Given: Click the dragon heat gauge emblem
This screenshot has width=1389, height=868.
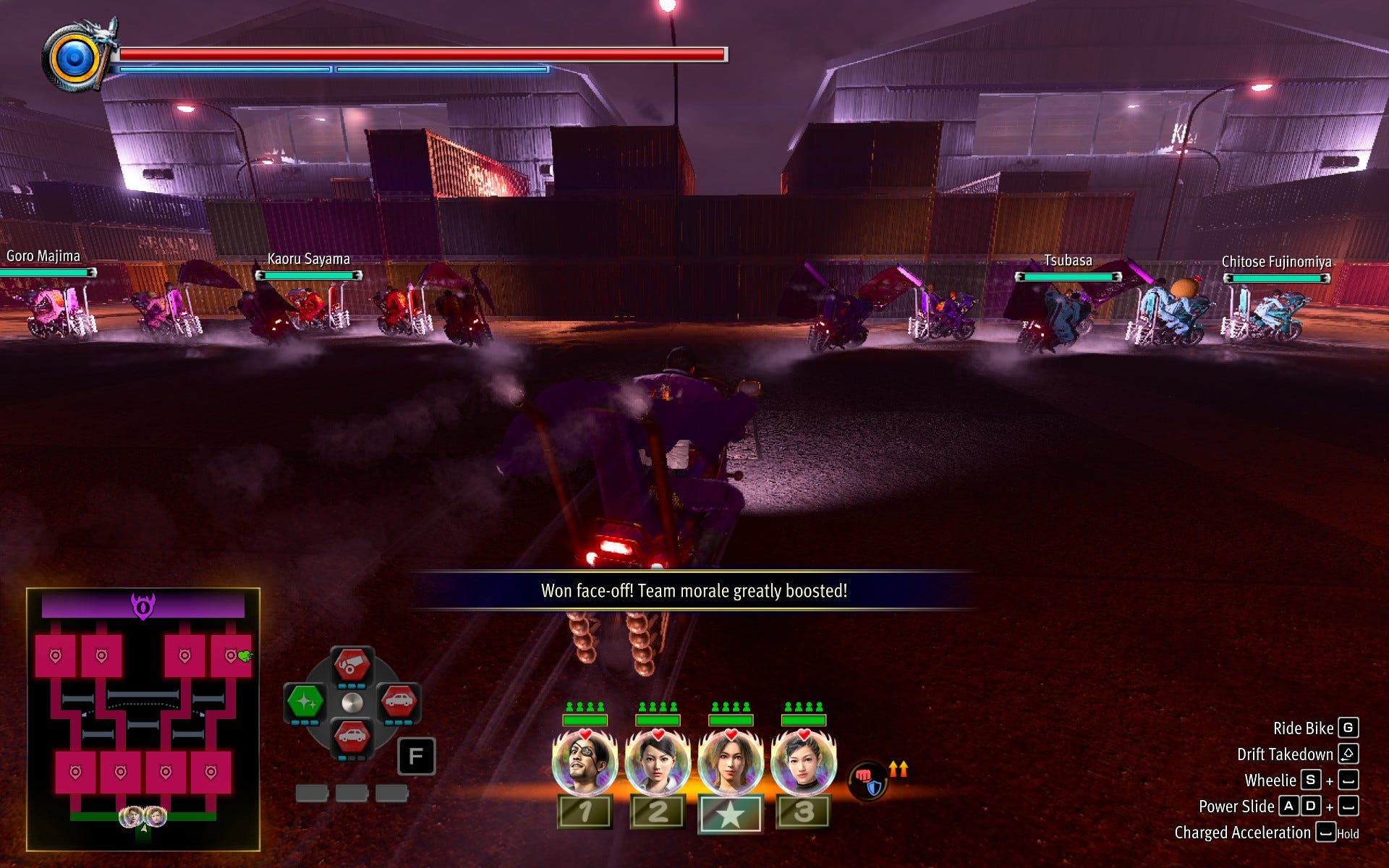Looking at the screenshot, I should [75, 59].
